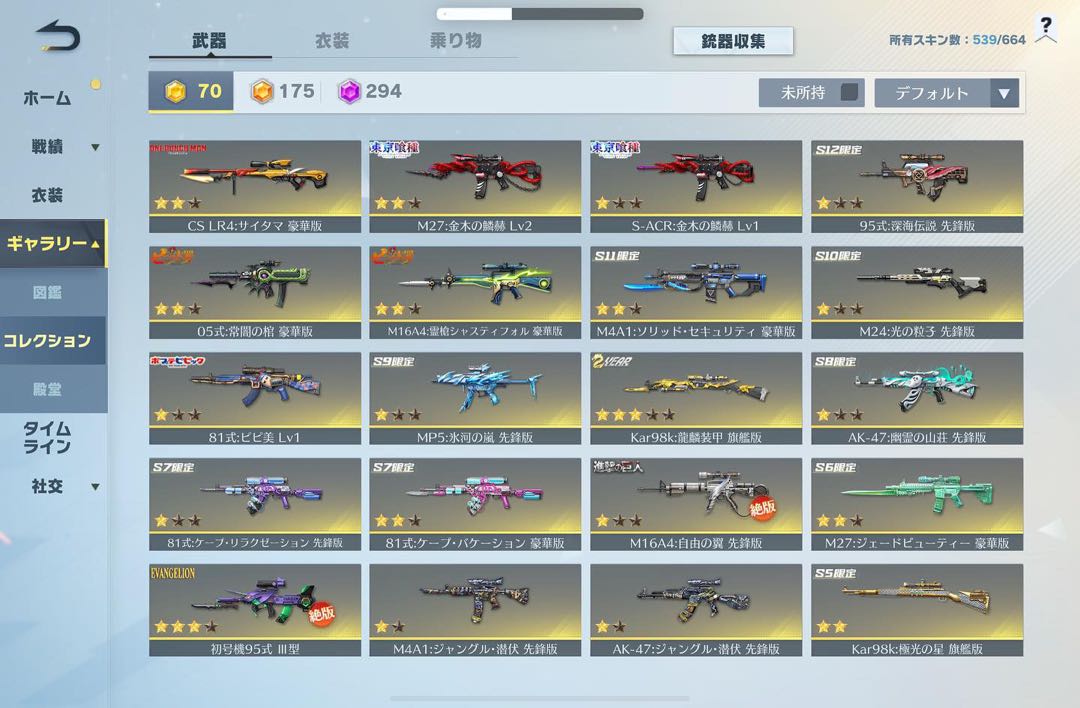Switch to the 衣装 top tab
Viewport: 1080px width, 708px height.
[332, 41]
